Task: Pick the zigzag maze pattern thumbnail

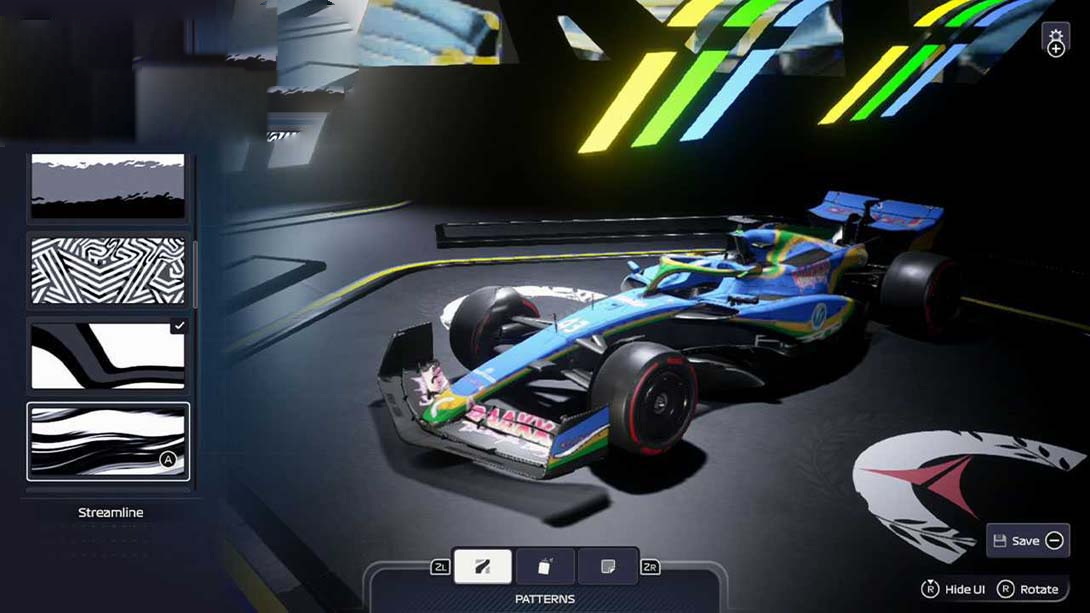Action: [108, 270]
